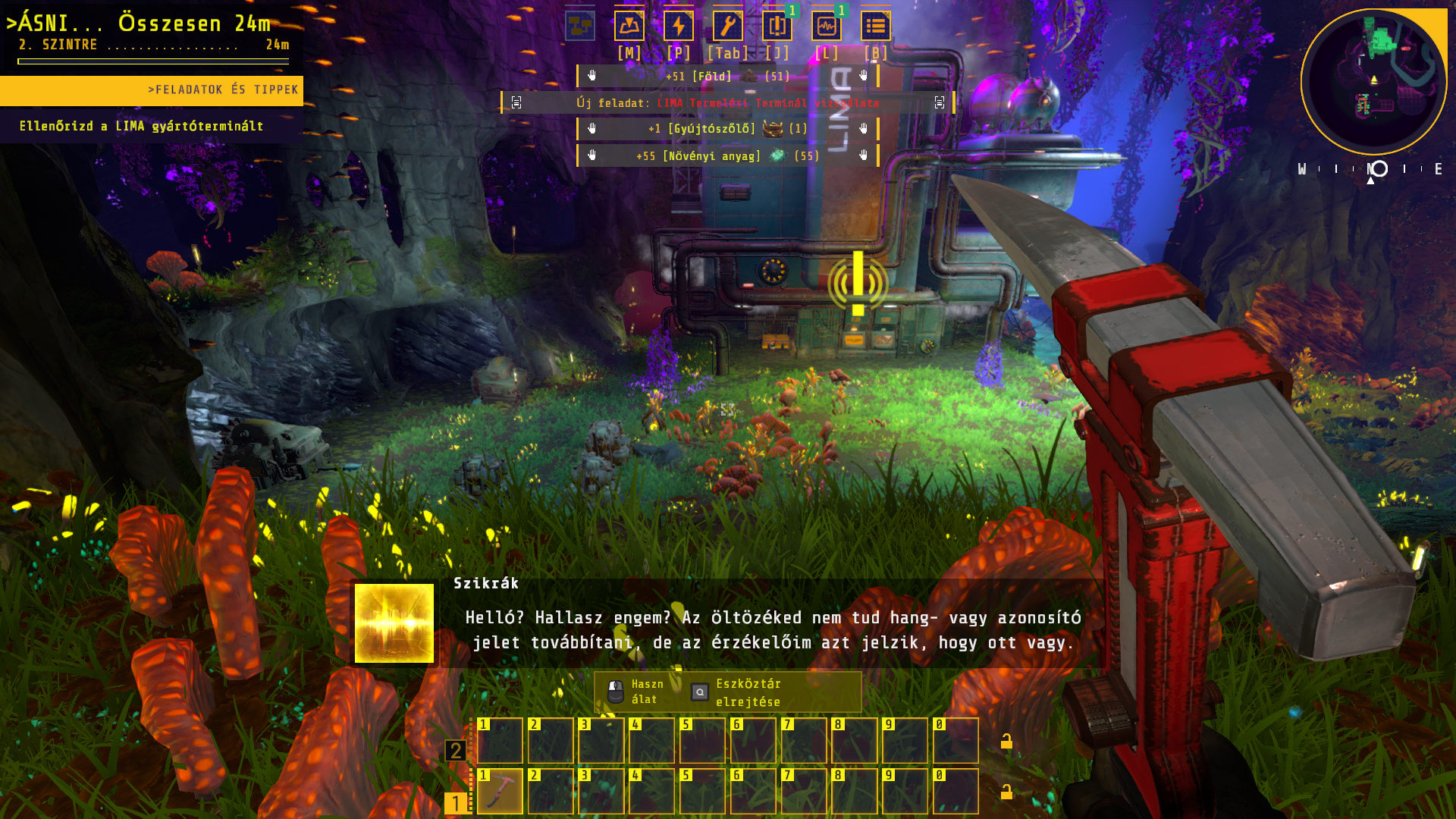Open the exclamation mark tasks icon
1456x819 pixels.
pos(777,27)
